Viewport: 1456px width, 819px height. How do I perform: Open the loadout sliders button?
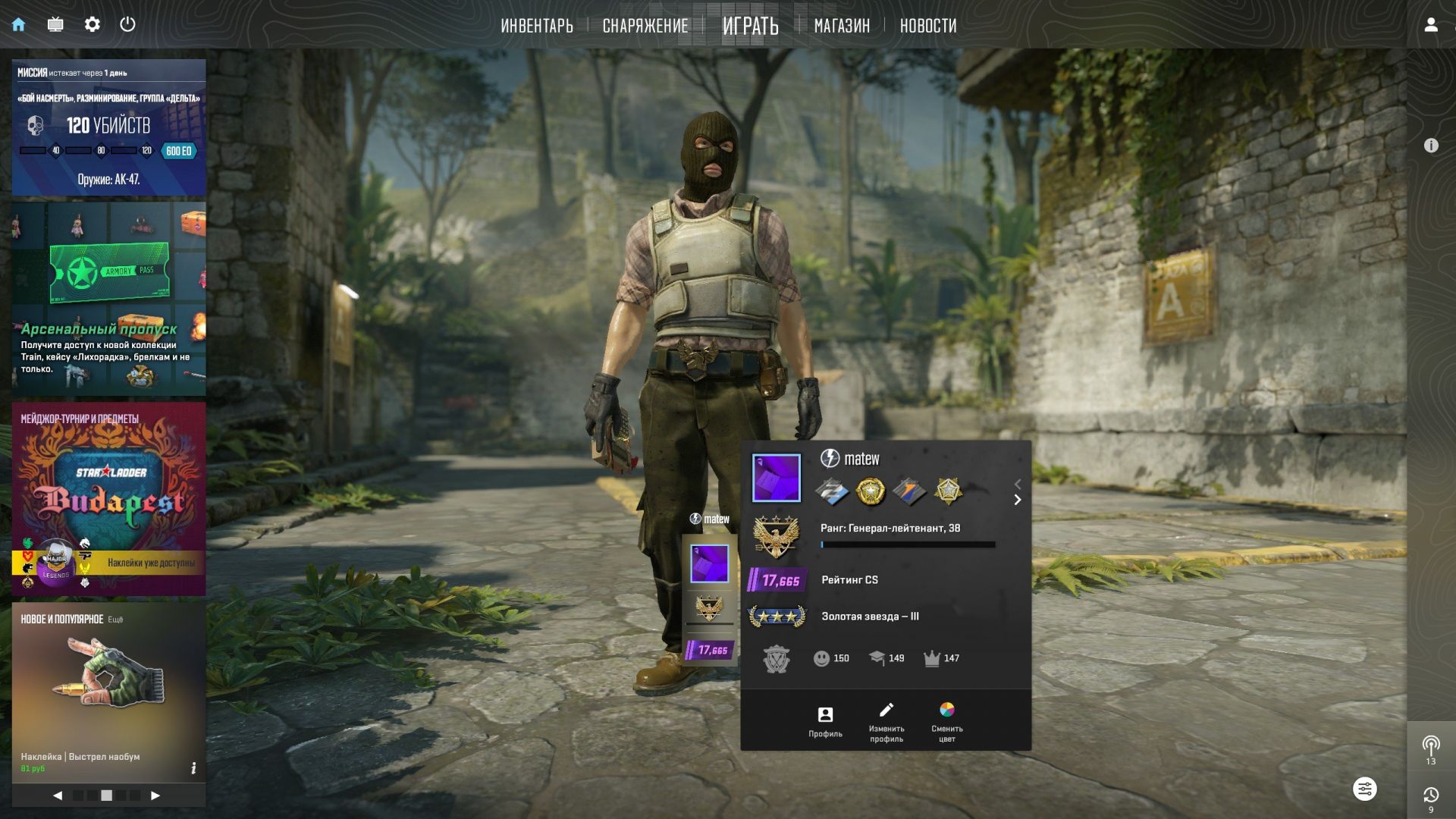tap(1364, 789)
